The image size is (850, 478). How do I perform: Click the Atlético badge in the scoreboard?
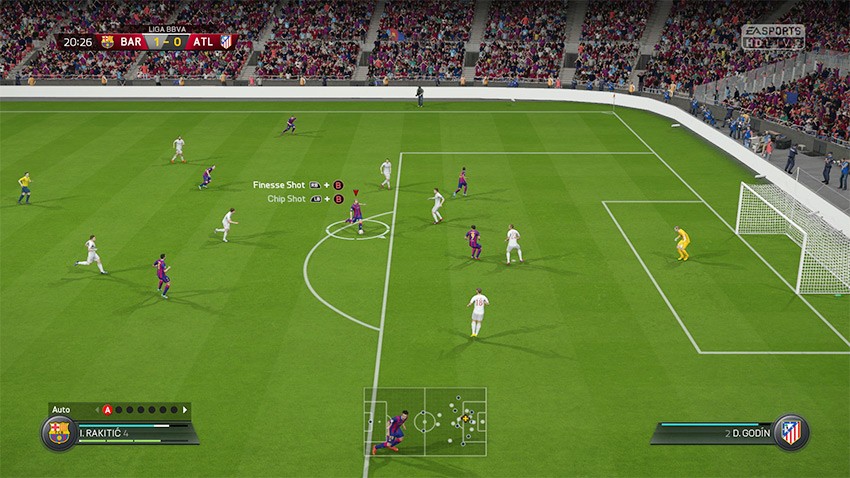pyautogui.click(x=225, y=42)
